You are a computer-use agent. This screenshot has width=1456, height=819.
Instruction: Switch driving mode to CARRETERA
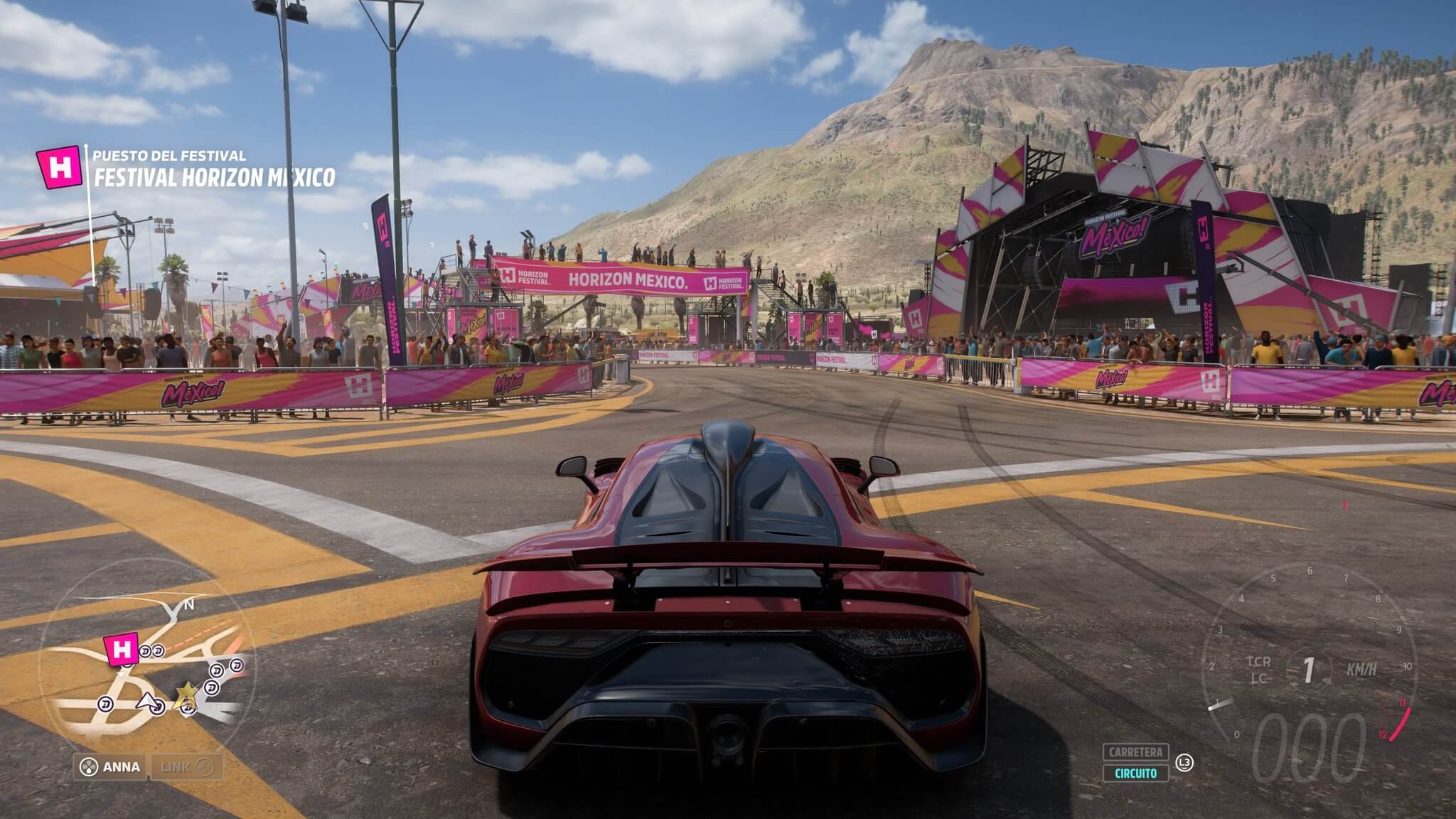pos(1135,752)
